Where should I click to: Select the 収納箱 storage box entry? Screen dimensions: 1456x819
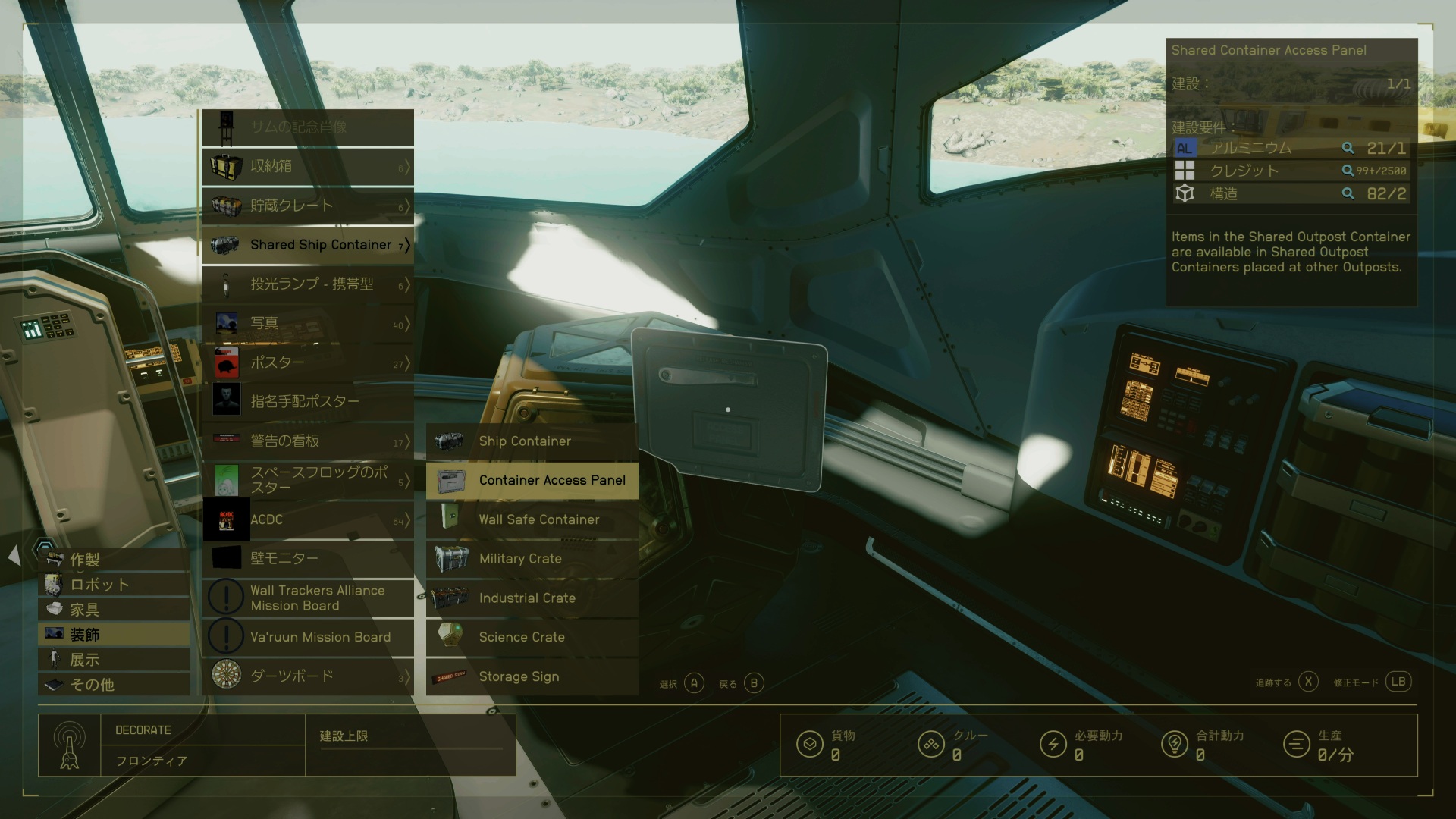coord(307,166)
